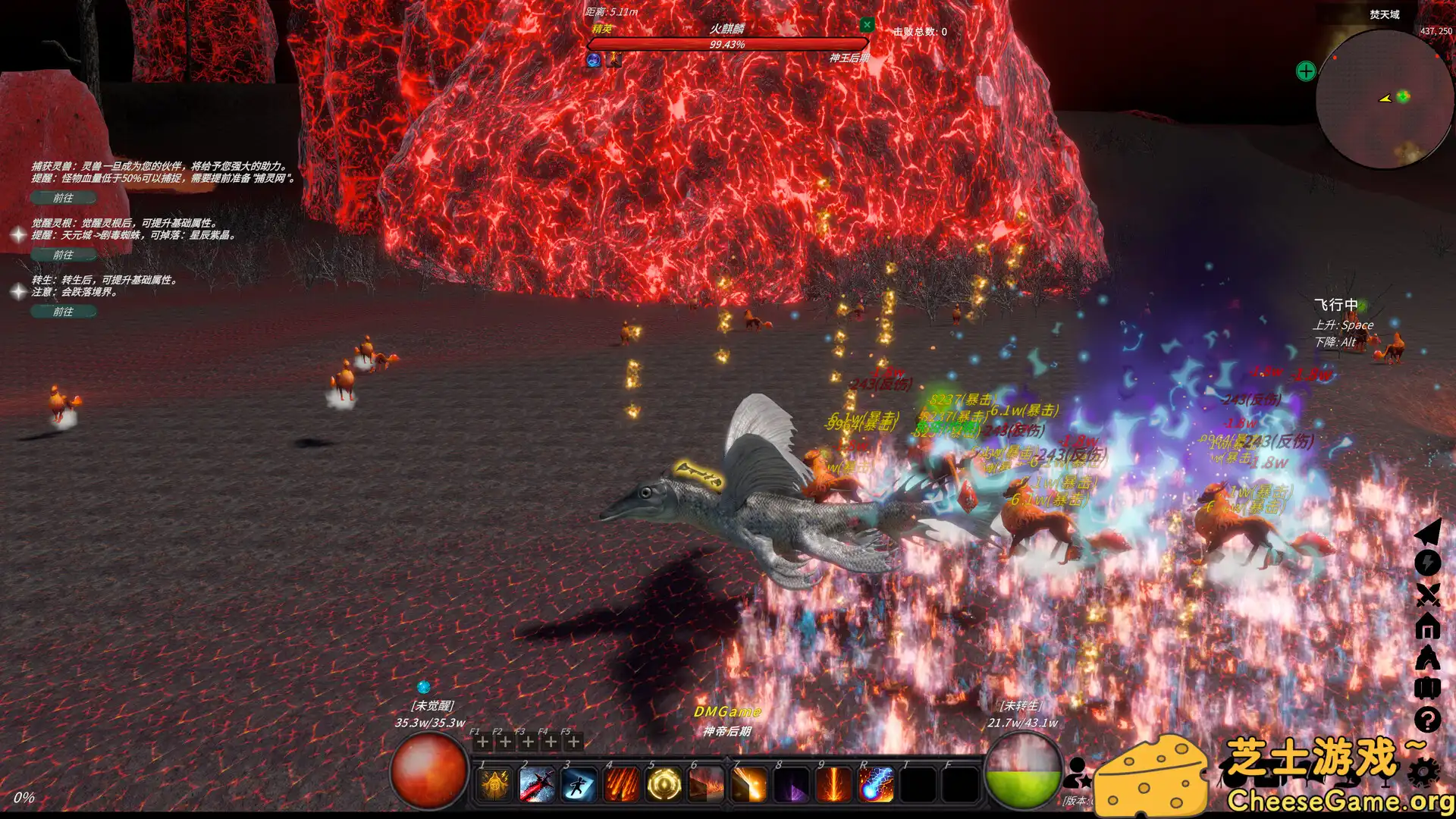Click 前往 under the 转生 quest hint
Image resolution: width=1456 pixels, height=819 pixels.
coord(64,312)
